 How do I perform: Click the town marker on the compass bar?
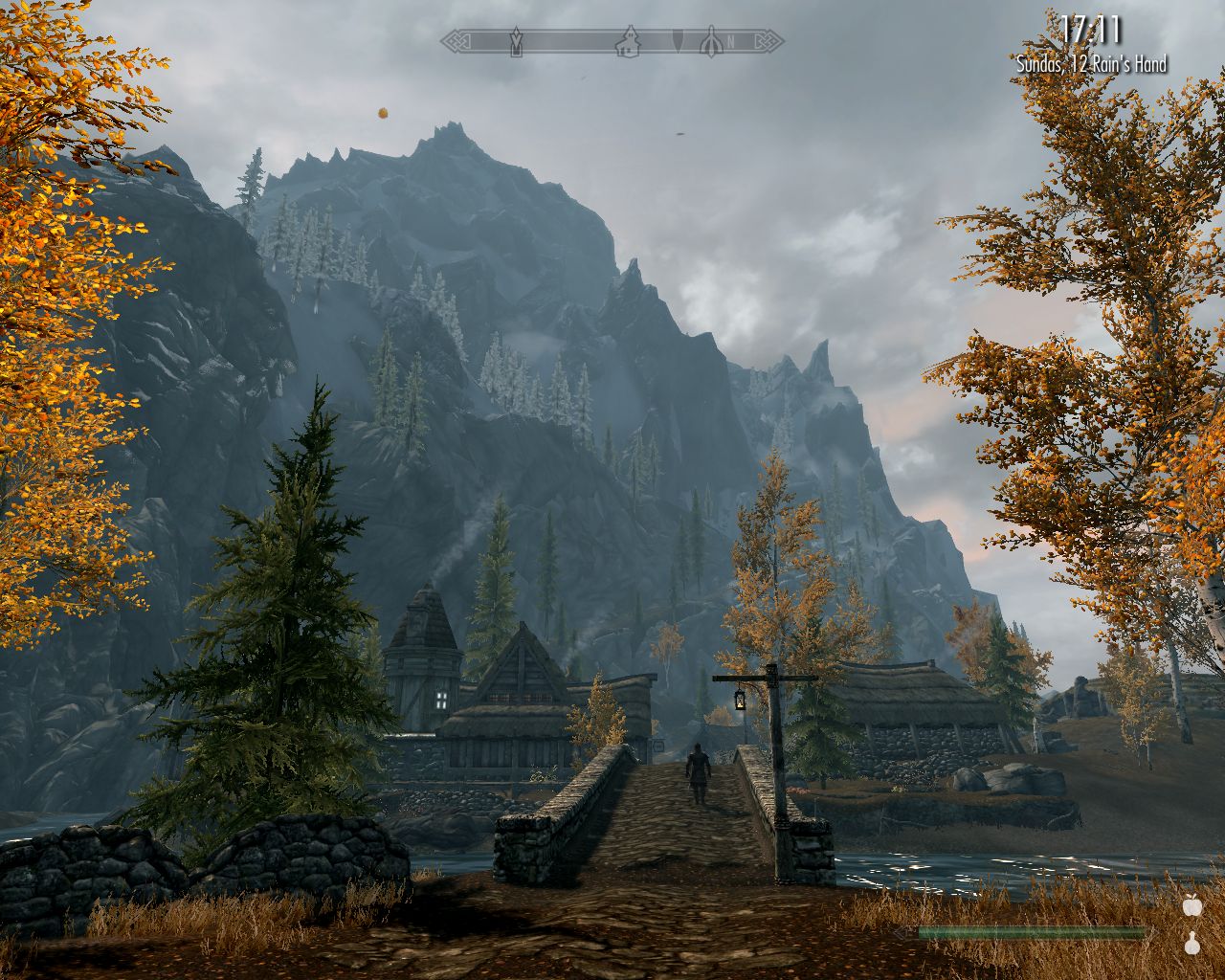tap(630, 43)
